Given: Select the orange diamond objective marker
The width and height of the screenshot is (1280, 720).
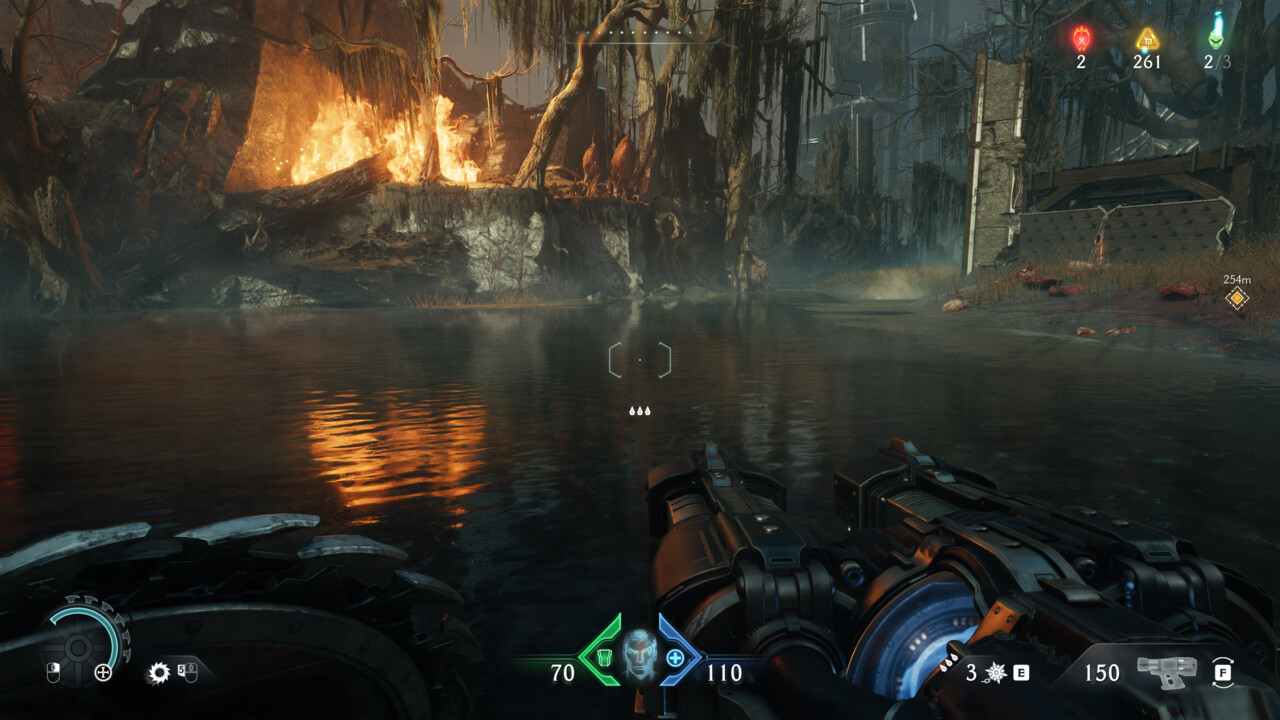Looking at the screenshot, I should coord(1237,298).
